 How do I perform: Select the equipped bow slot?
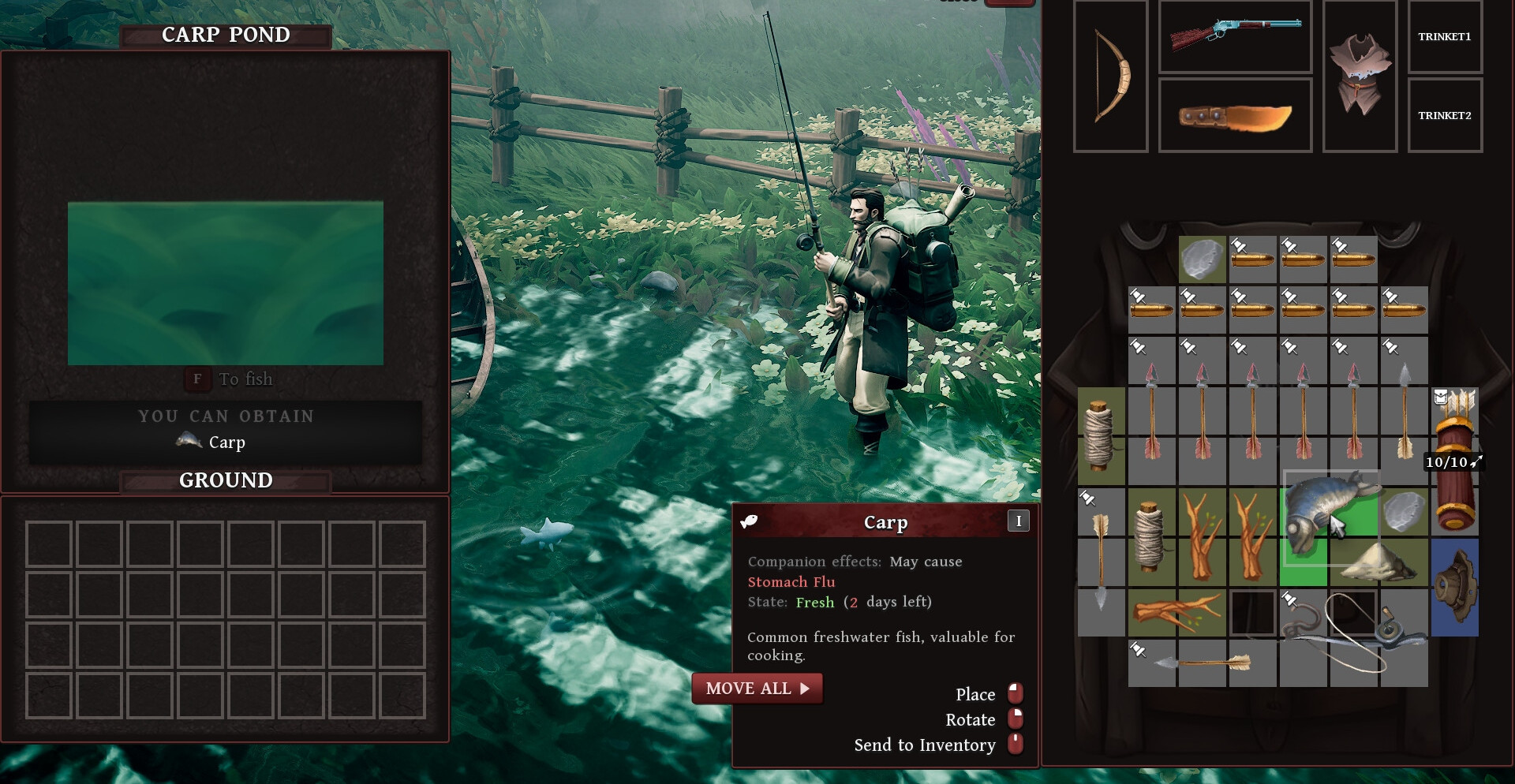click(x=1110, y=77)
